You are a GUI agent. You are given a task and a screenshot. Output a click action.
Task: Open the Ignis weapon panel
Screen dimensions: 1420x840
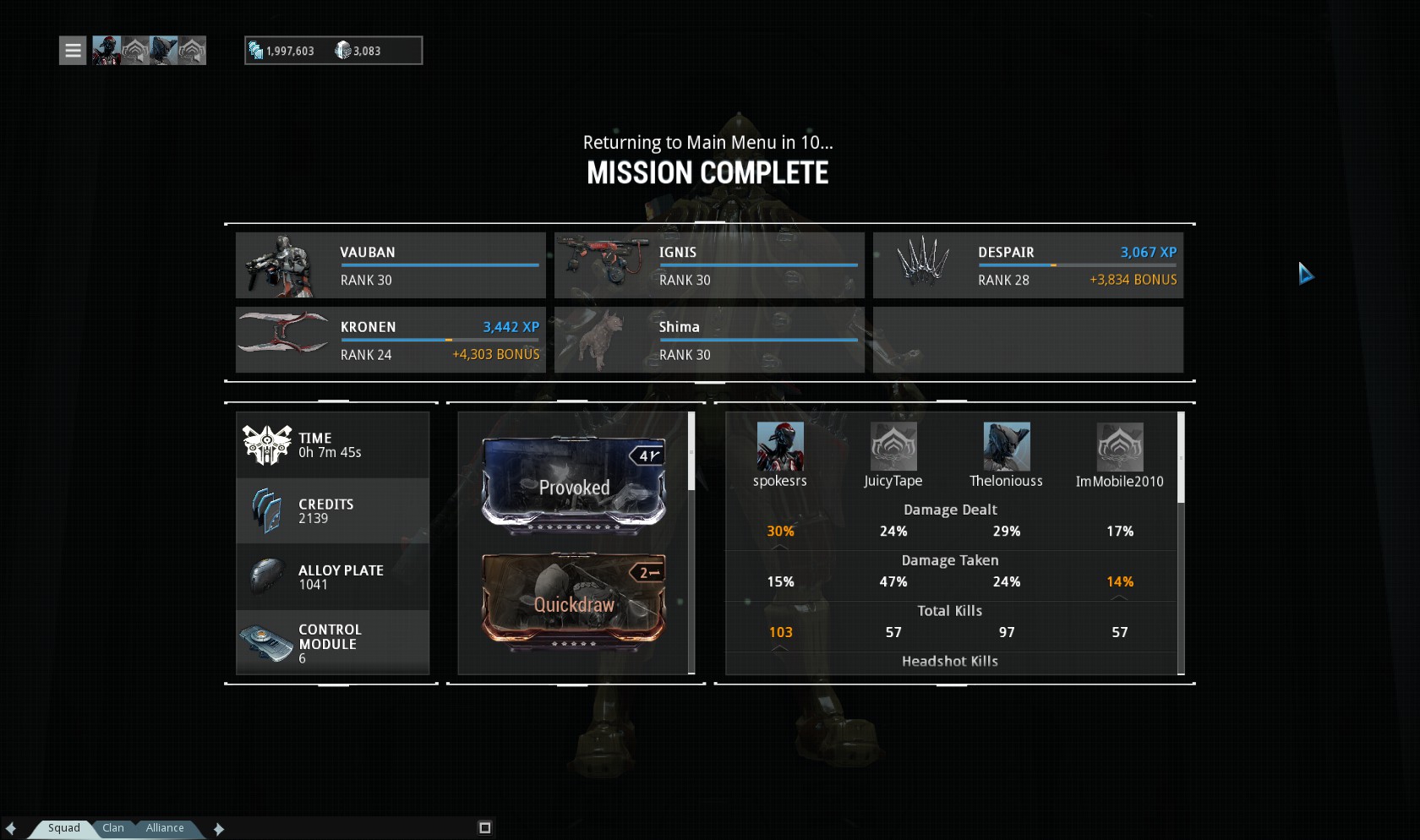click(709, 265)
